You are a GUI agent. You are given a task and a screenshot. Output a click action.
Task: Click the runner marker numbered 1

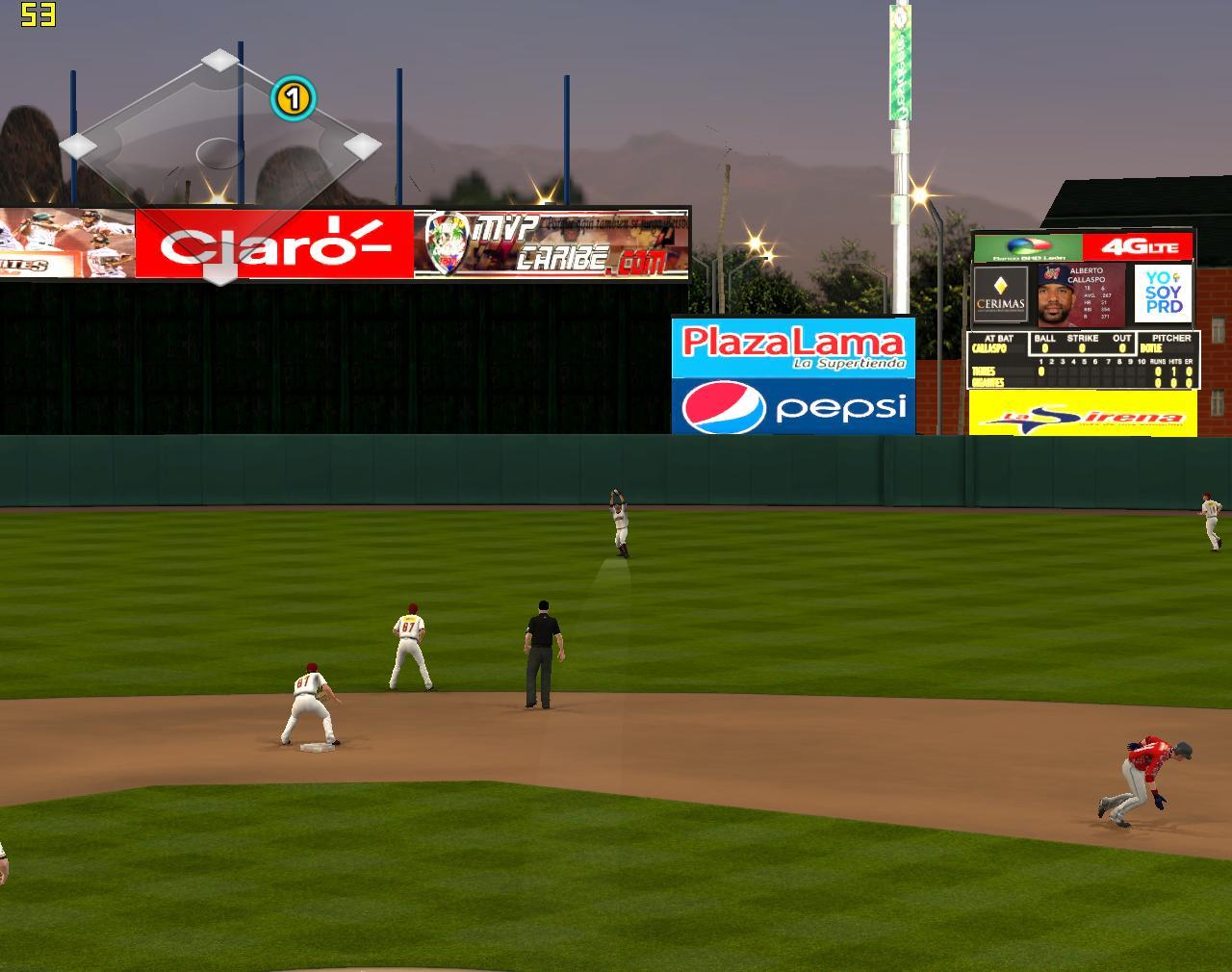(293, 98)
